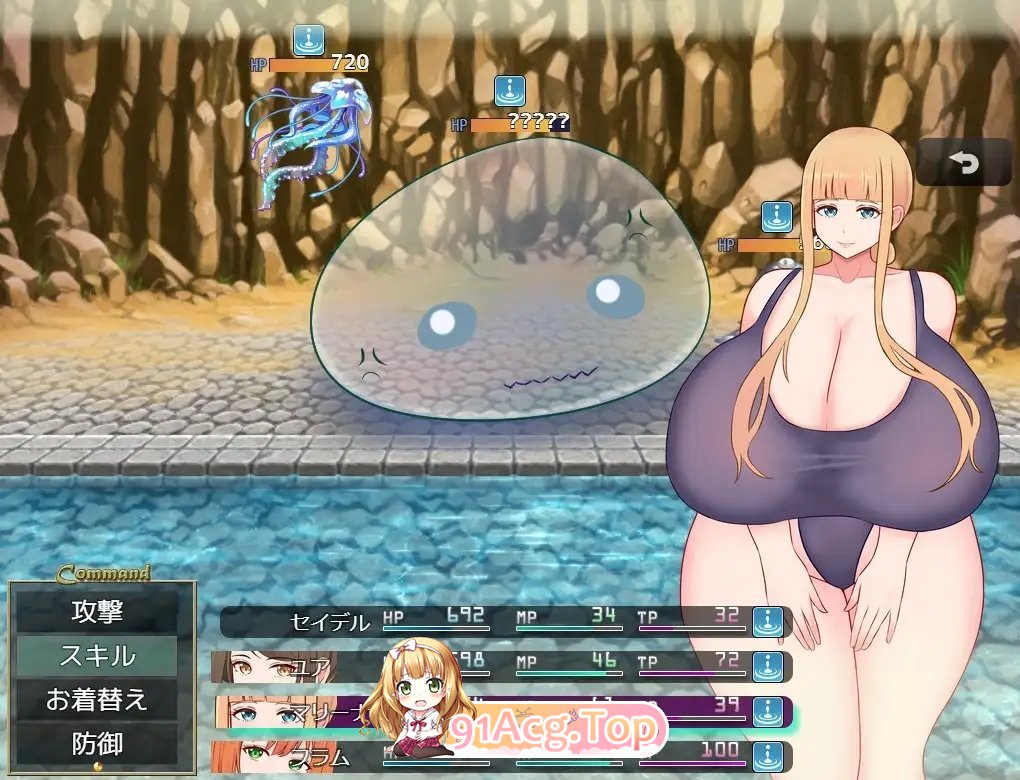Select the セイデル party status row
Image resolution: width=1020 pixels, height=780 pixels.
(505, 622)
